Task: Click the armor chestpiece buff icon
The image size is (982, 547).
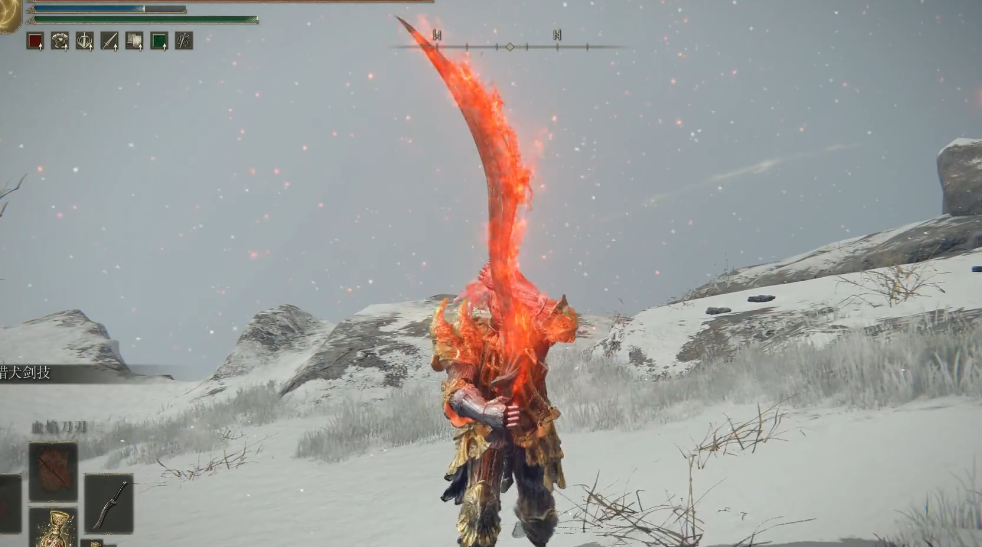Action: click(x=60, y=41)
